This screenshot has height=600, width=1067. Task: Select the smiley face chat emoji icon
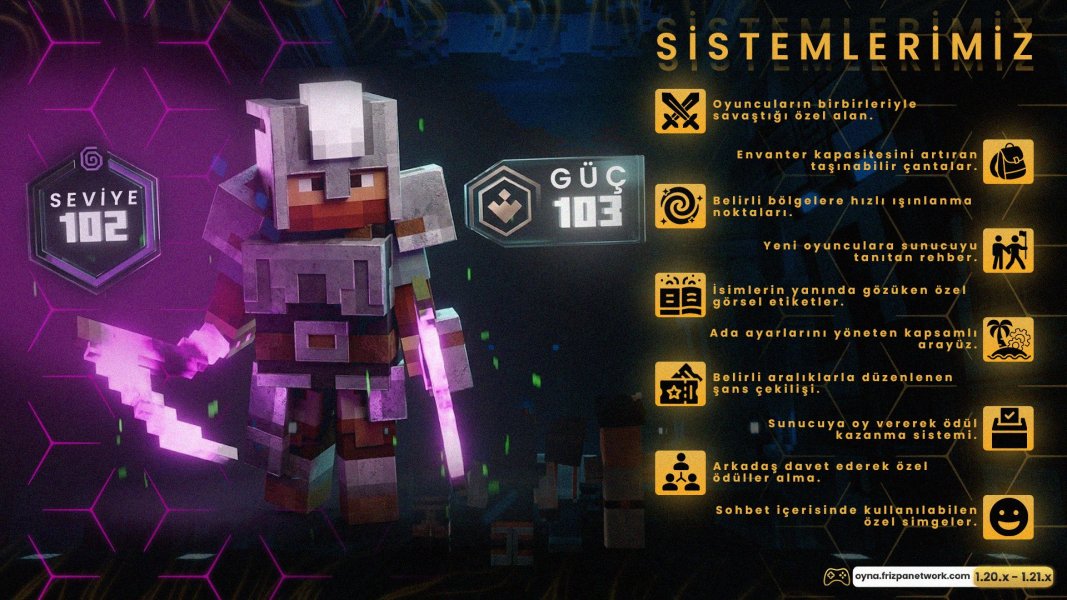coord(1008,517)
